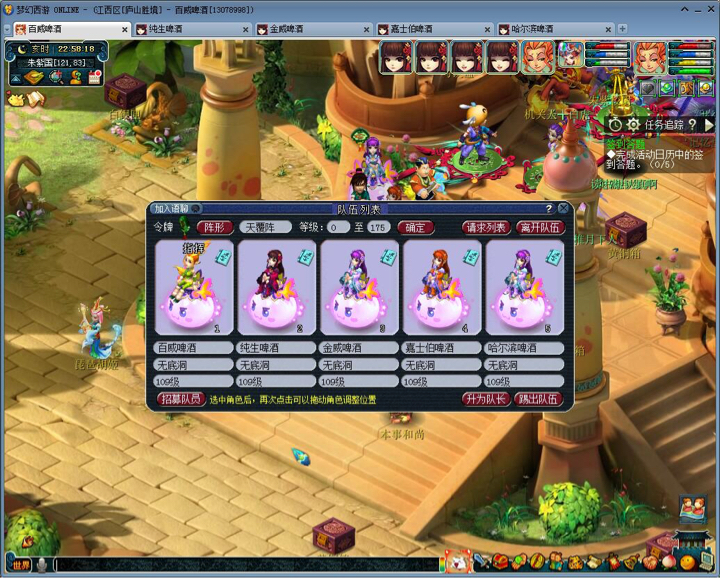Pick team member 哈尔滨啤酒 card
The image size is (720, 578).
[x=526, y=287]
